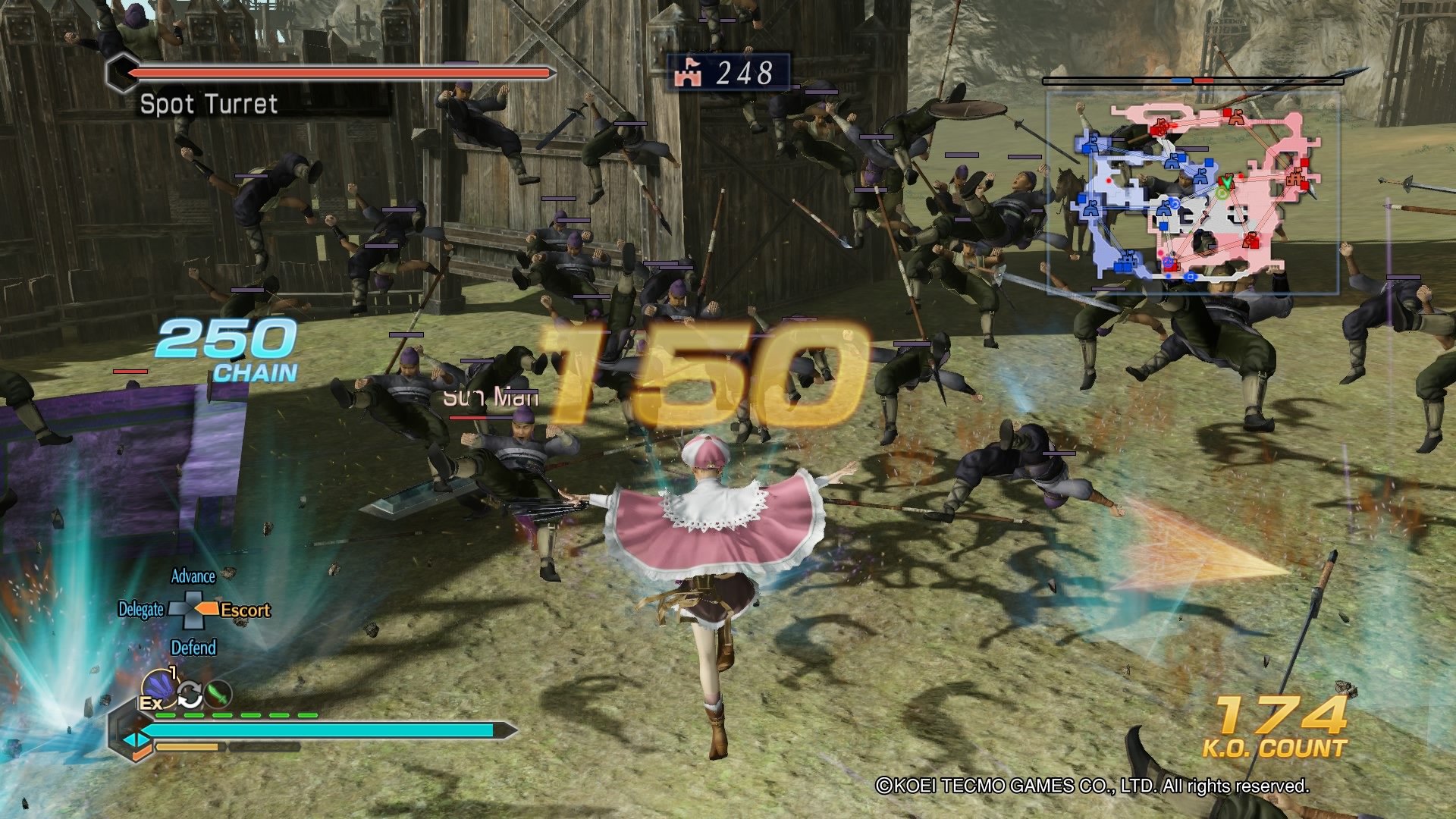Click the weapon switch arrows icon
This screenshot has width=1456, height=819.
(x=190, y=694)
